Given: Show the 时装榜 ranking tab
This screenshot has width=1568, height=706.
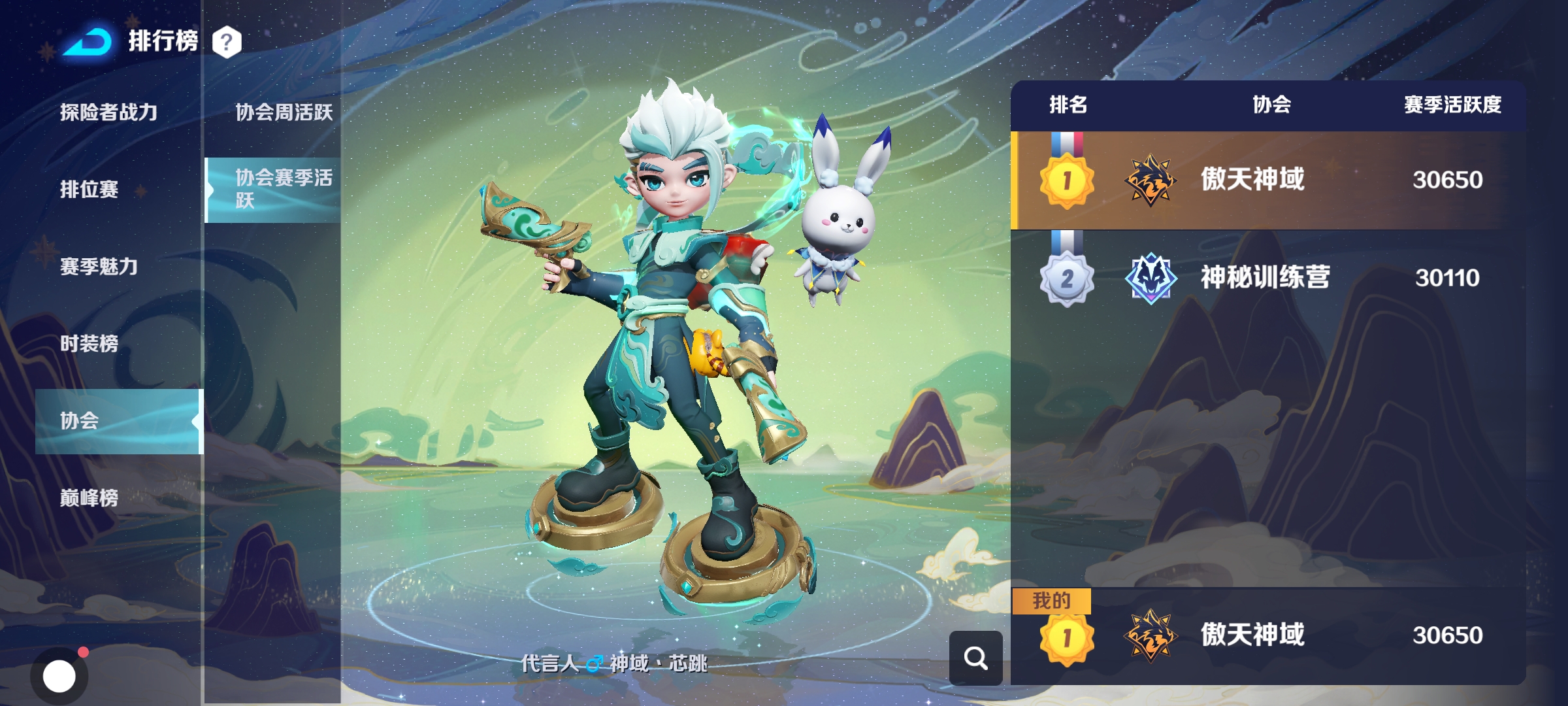Looking at the screenshot, I should [90, 344].
